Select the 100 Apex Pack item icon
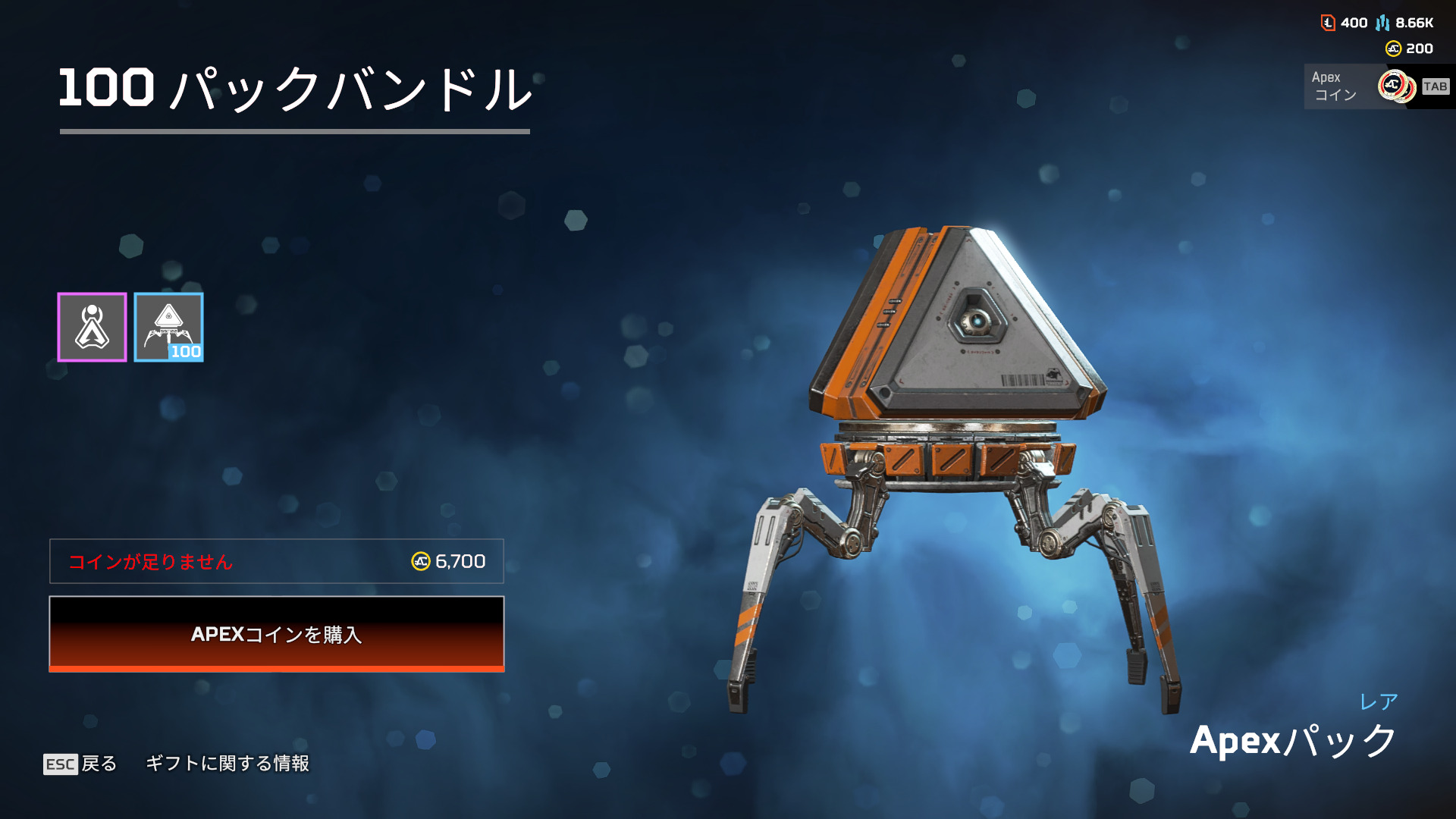1456x819 pixels. click(x=168, y=327)
